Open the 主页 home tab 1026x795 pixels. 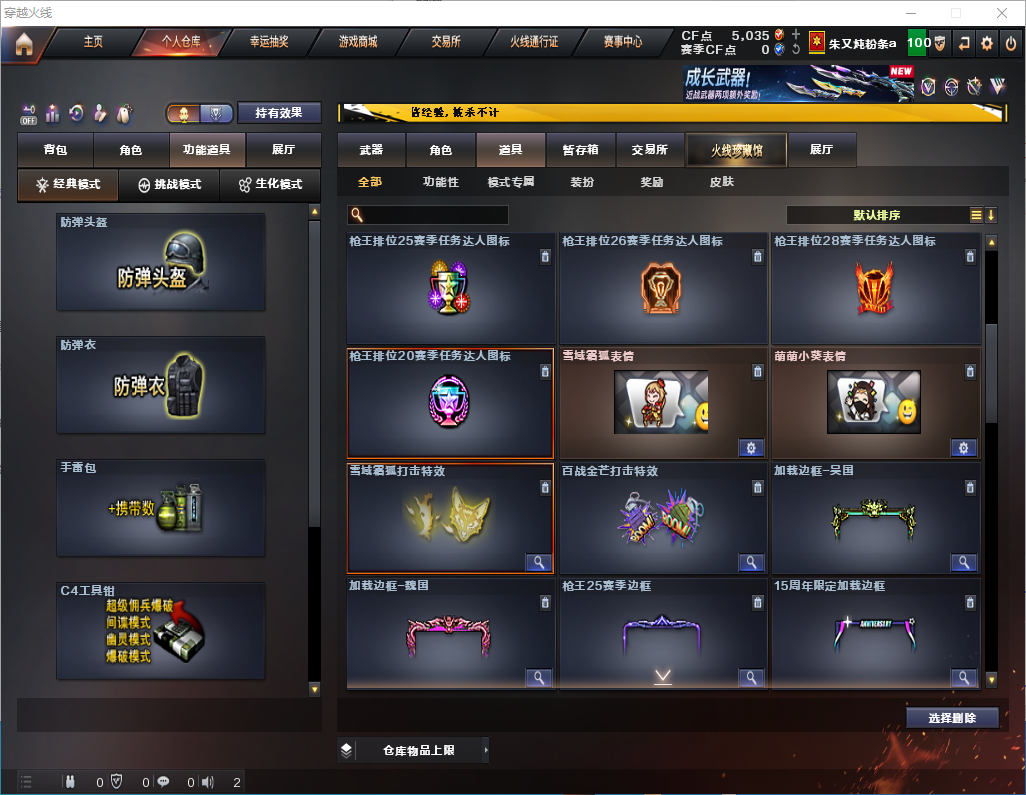coord(93,42)
